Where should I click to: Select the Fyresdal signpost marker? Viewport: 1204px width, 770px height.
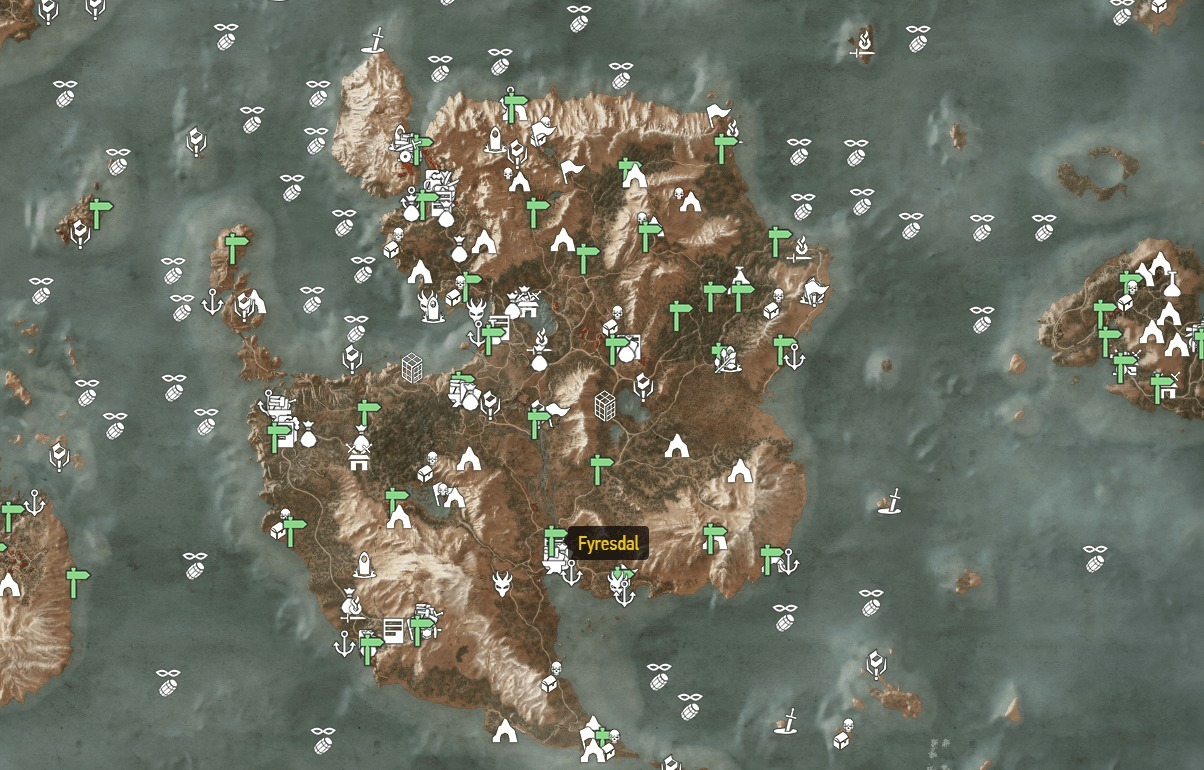pyautogui.click(x=553, y=541)
